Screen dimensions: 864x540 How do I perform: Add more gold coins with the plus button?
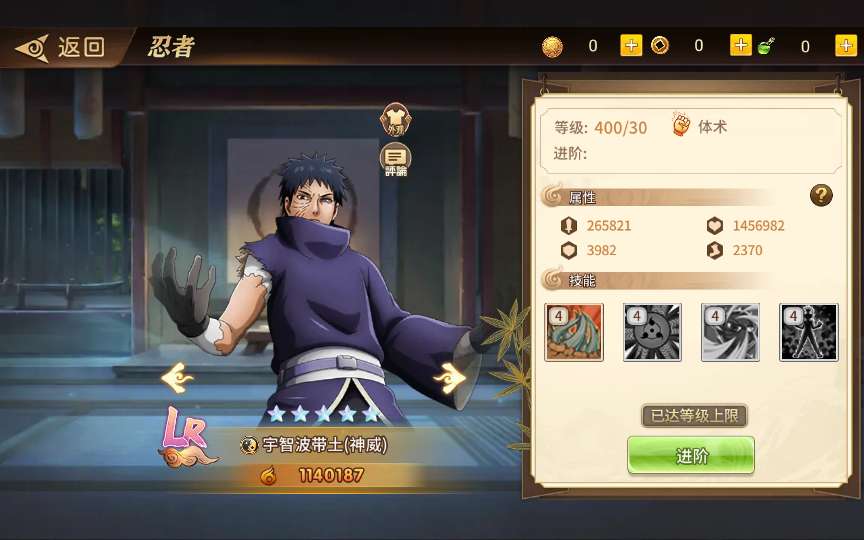(631, 45)
